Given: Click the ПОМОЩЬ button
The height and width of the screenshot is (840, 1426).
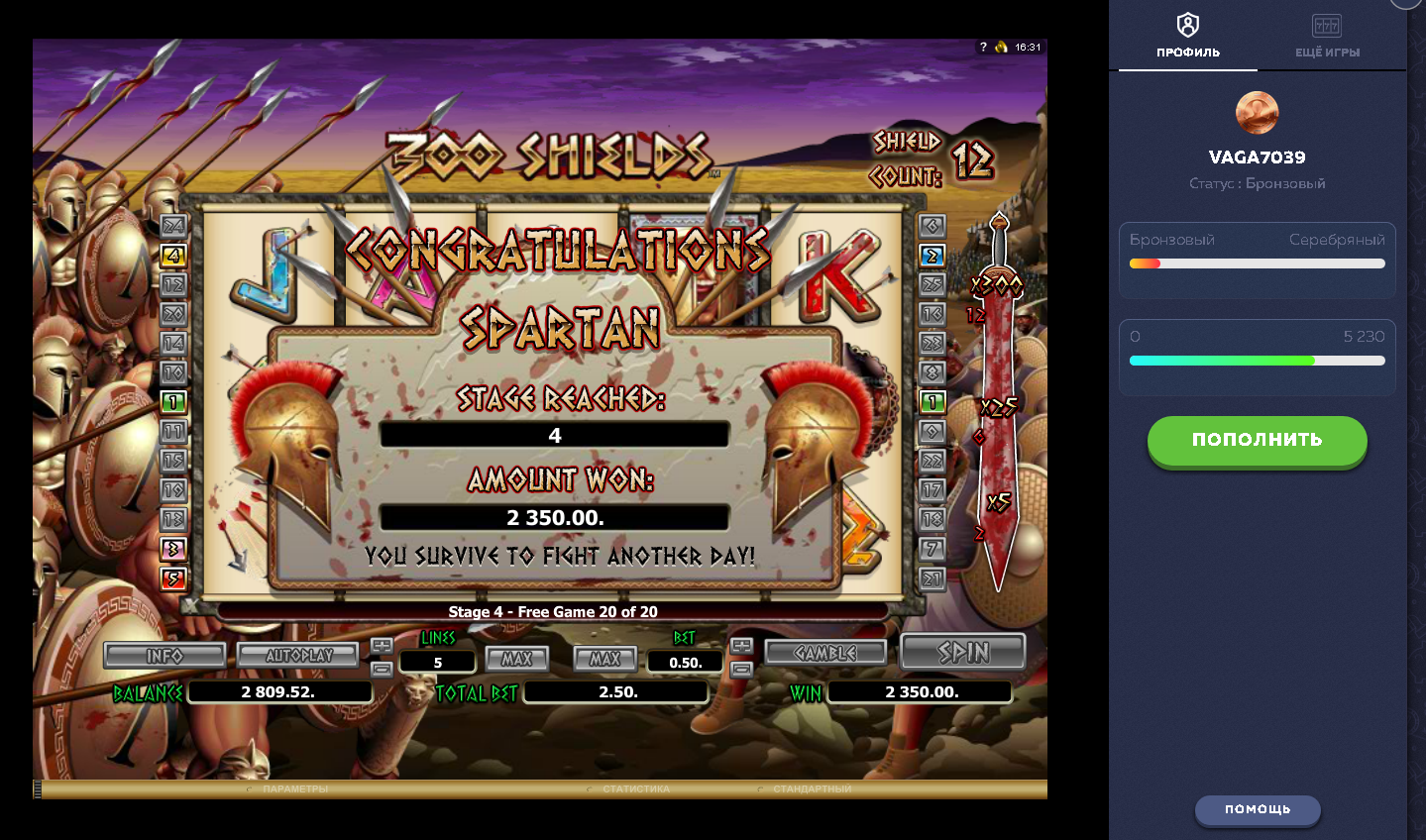Looking at the screenshot, I should [1257, 810].
